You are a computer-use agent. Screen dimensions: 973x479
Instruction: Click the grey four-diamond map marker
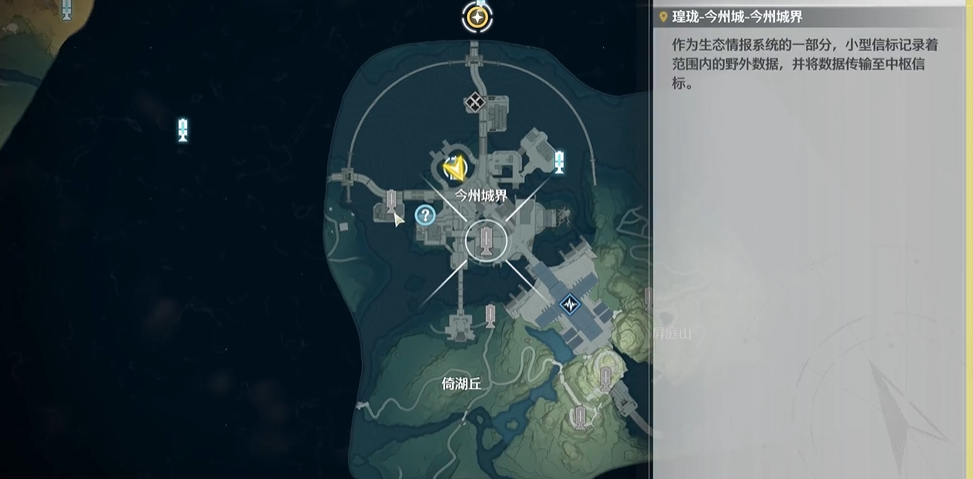474,102
